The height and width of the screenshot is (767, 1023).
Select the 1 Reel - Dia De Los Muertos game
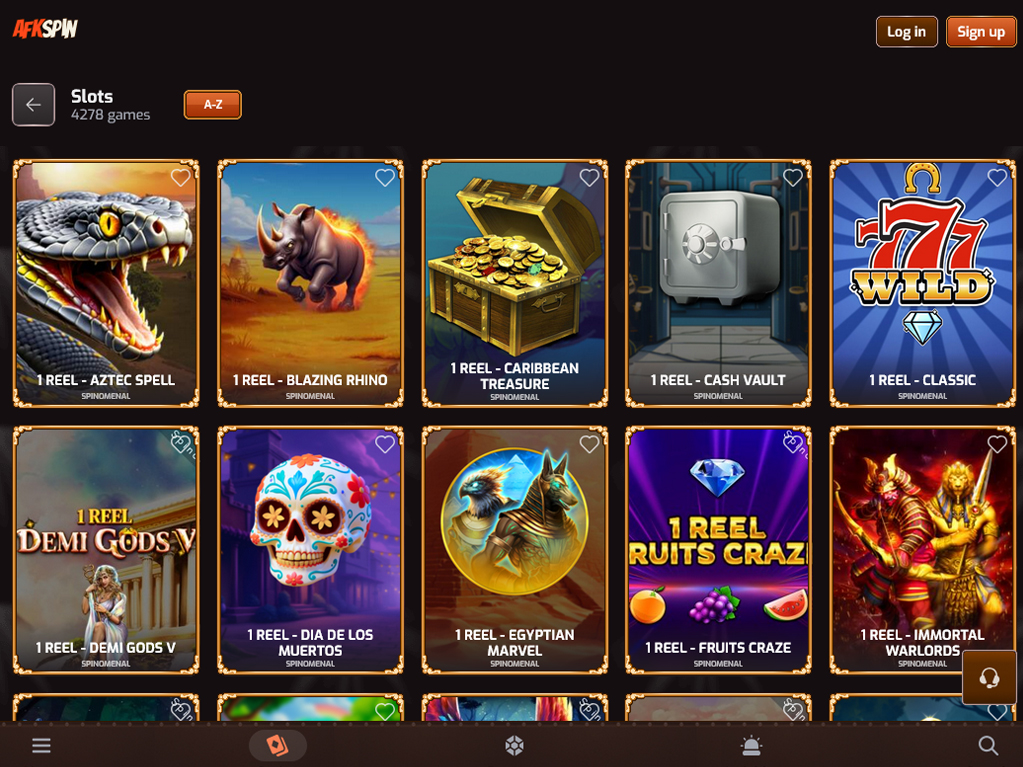point(310,550)
